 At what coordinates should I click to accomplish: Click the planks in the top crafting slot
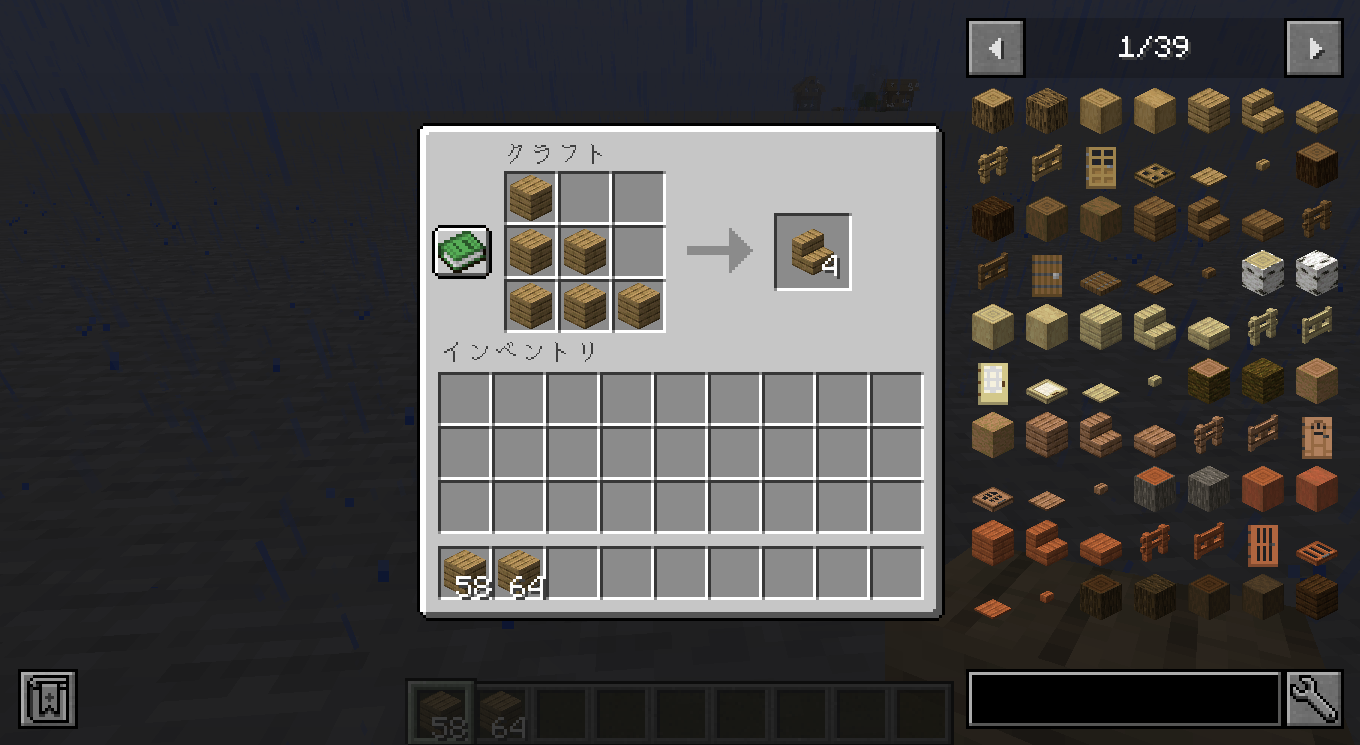(x=530, y=197)
